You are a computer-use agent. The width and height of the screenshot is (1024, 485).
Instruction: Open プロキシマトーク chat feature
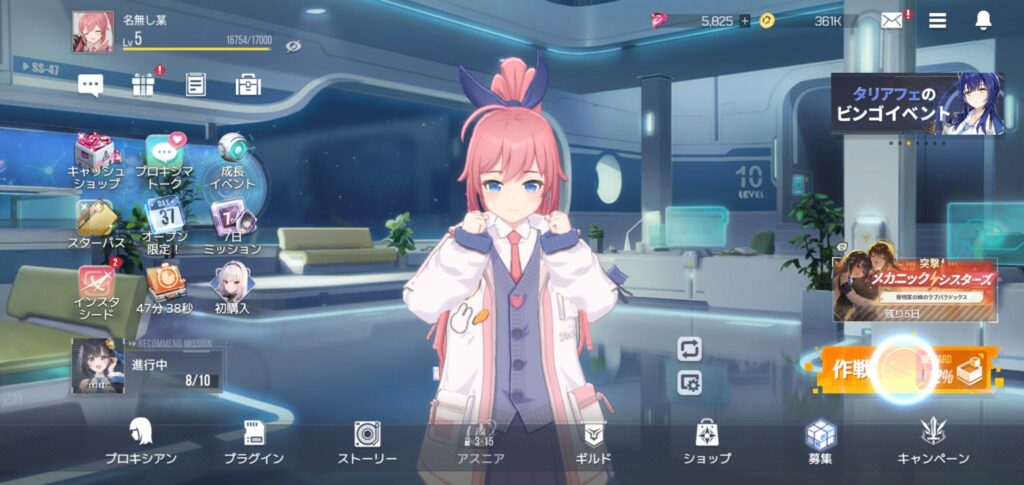click(165, 161)
